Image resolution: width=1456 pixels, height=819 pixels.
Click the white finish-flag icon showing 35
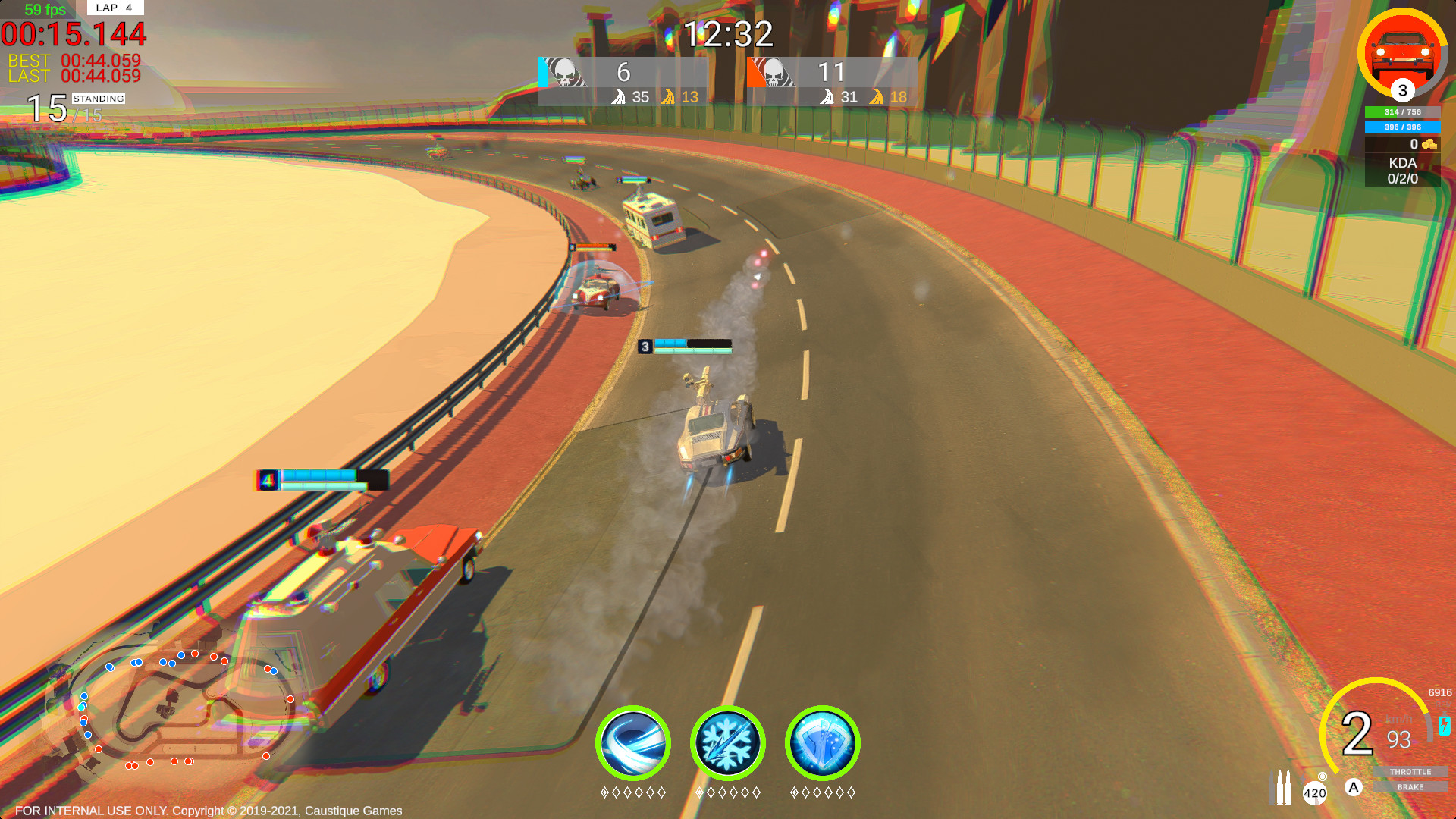(619, 97)
